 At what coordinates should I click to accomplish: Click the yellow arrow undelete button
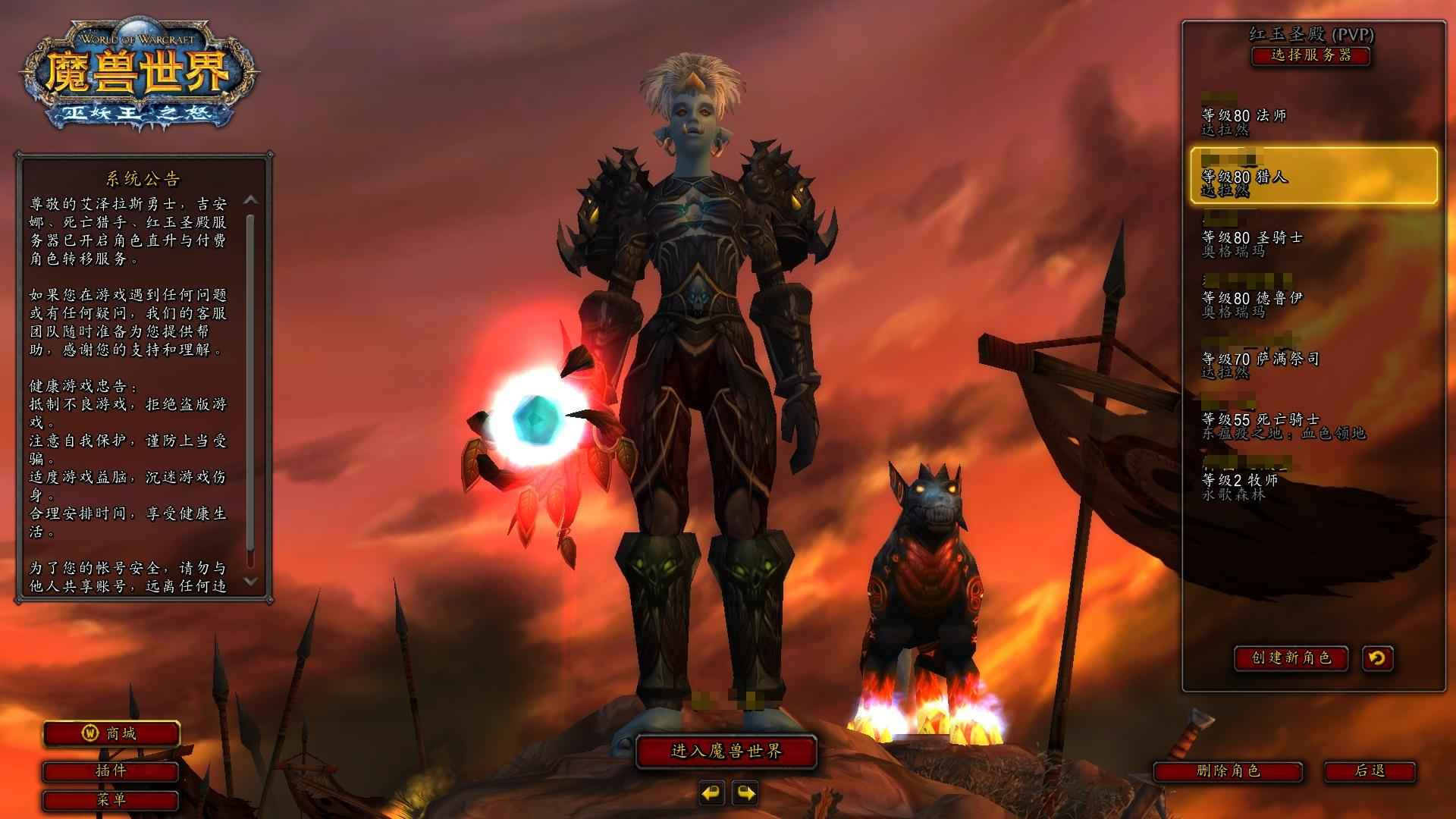point(1377,657)
